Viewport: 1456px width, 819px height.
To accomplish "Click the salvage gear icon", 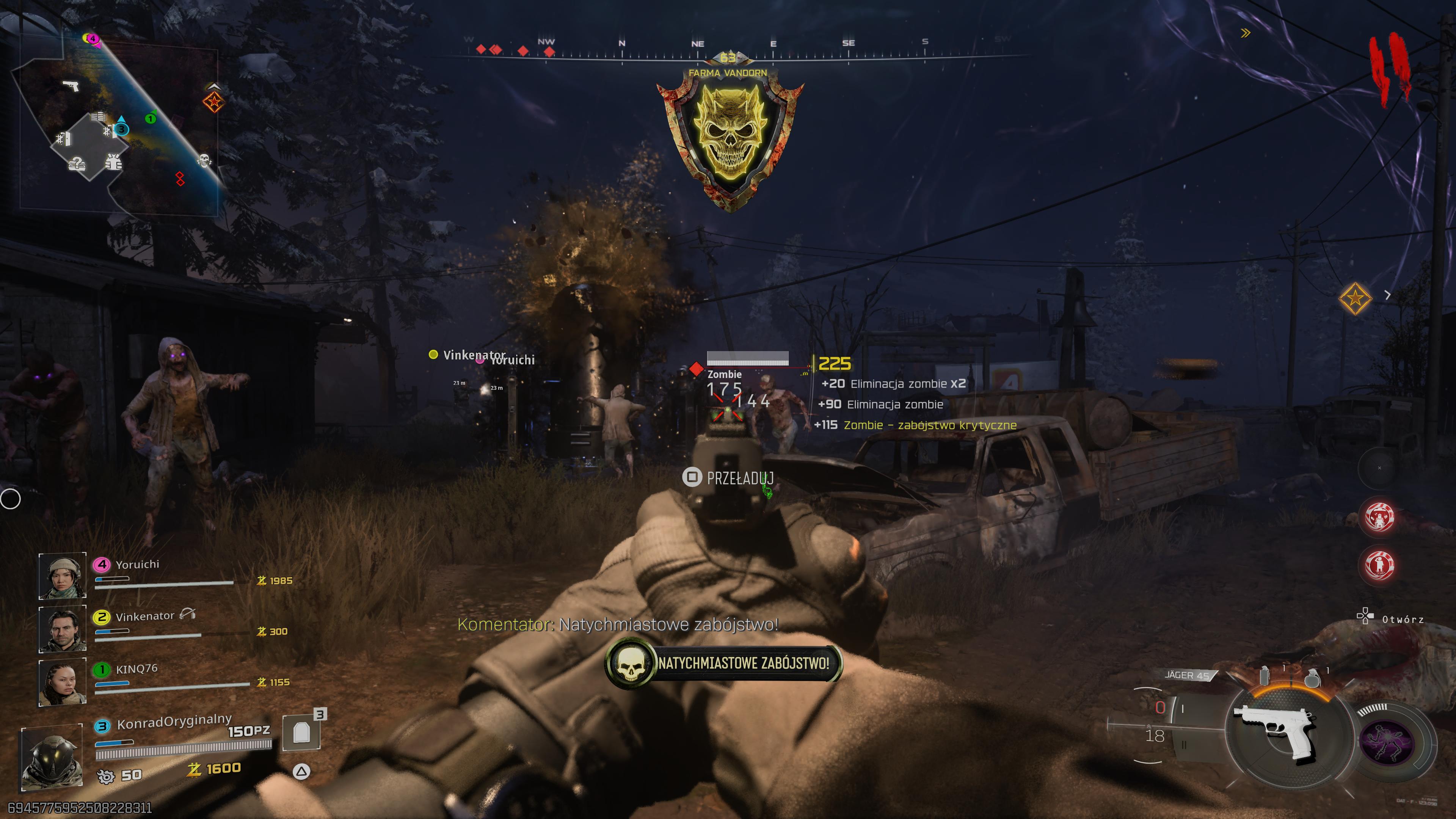I will pyautogui.click(x=106, y=777).
